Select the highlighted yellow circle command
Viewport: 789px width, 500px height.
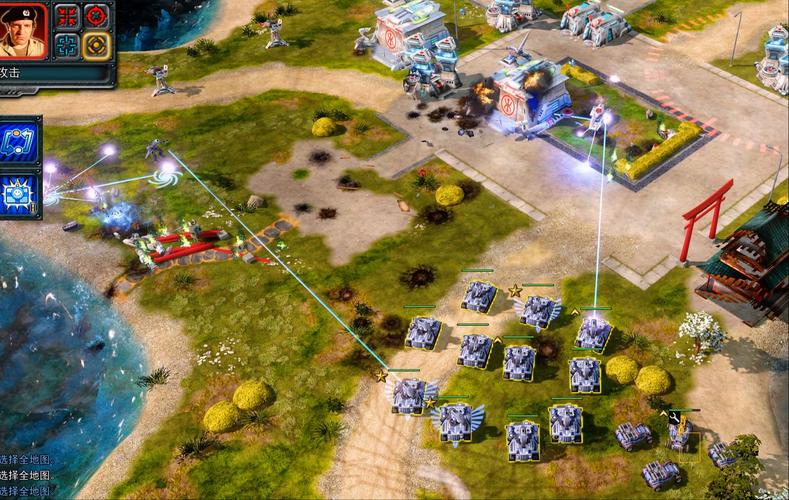(96, 45)
